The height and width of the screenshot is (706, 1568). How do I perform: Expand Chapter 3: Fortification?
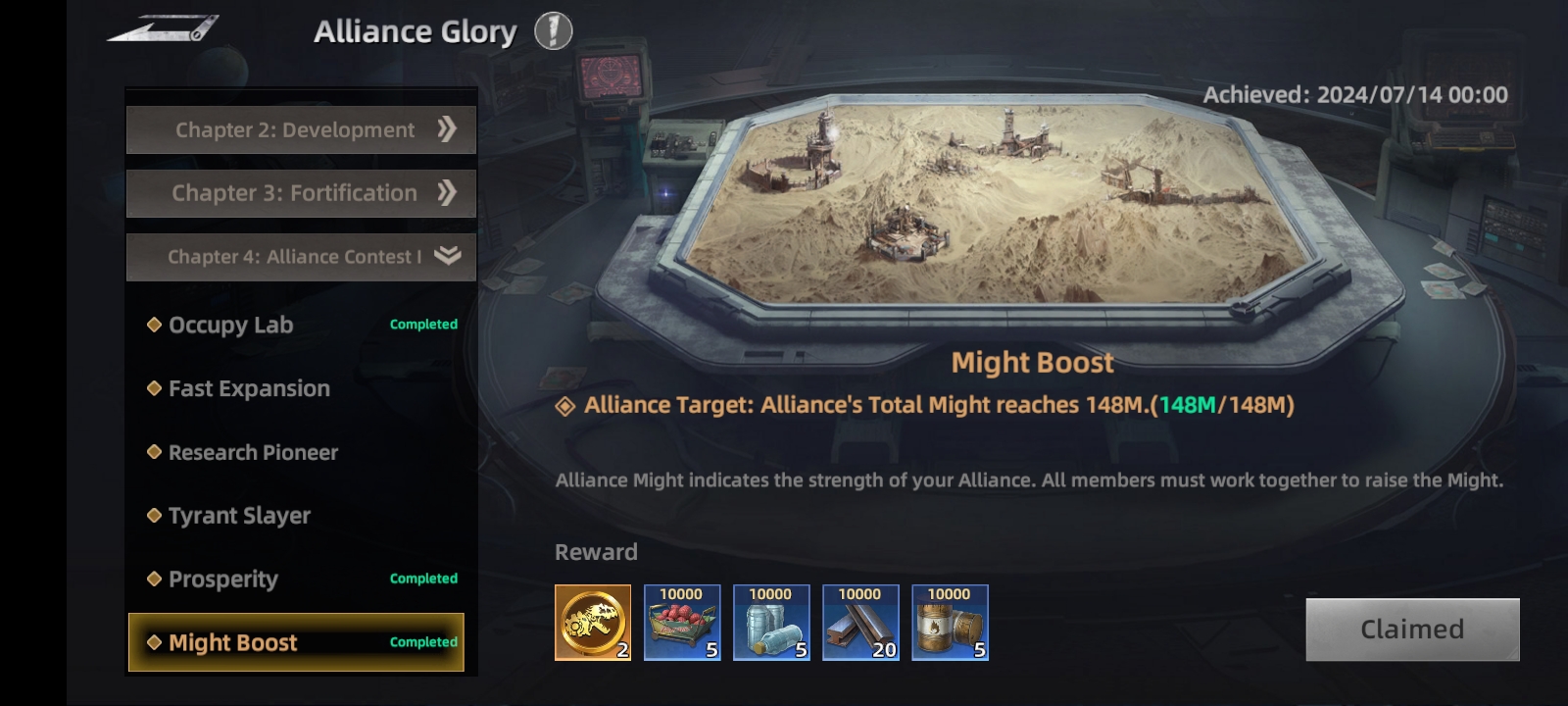point(301,193)
